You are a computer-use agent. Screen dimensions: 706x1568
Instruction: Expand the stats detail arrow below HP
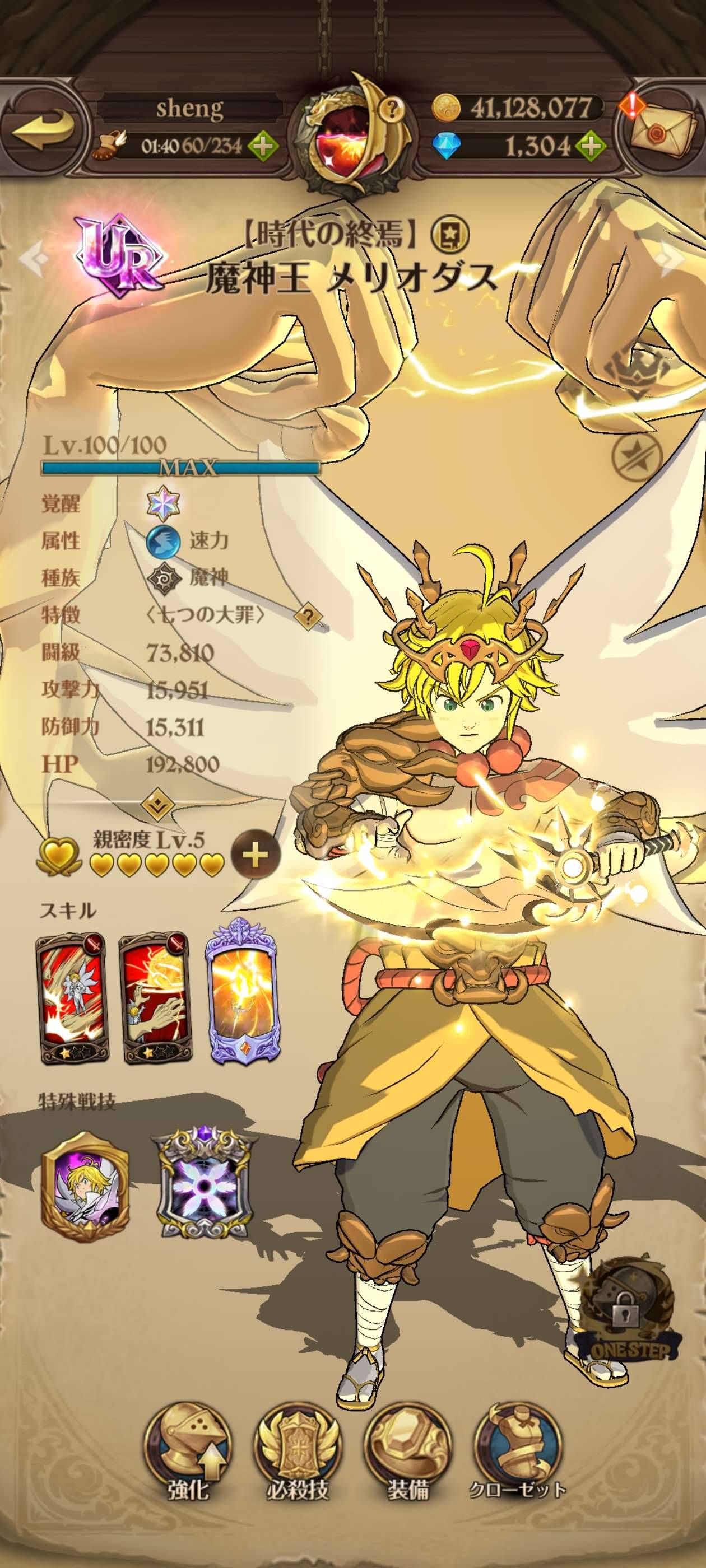pyautogui.click(x=158, y=806)
